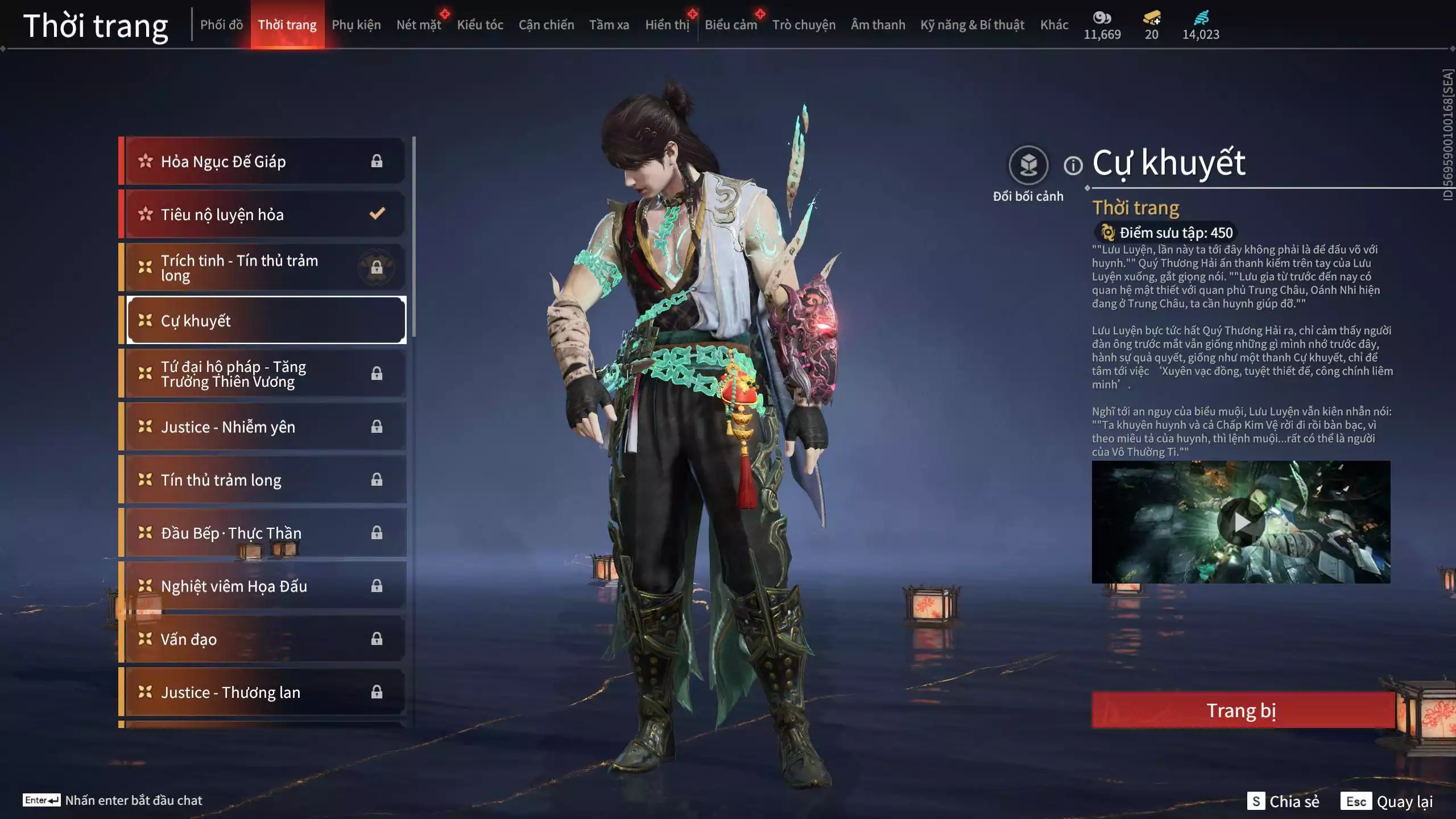Equip outfit with the Trang bị button

[x=1242, y=710]
